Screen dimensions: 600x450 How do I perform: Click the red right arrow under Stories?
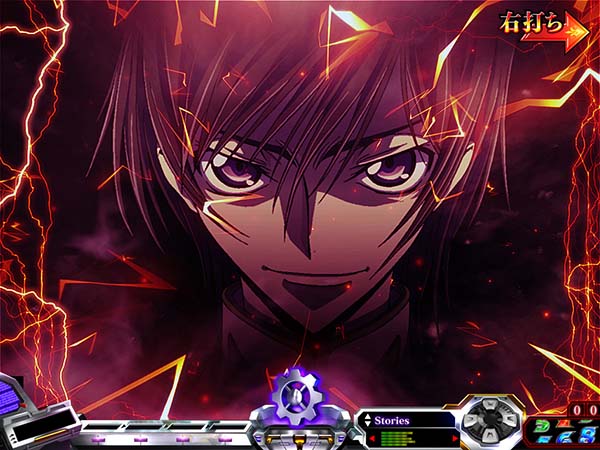click(456, 437)
